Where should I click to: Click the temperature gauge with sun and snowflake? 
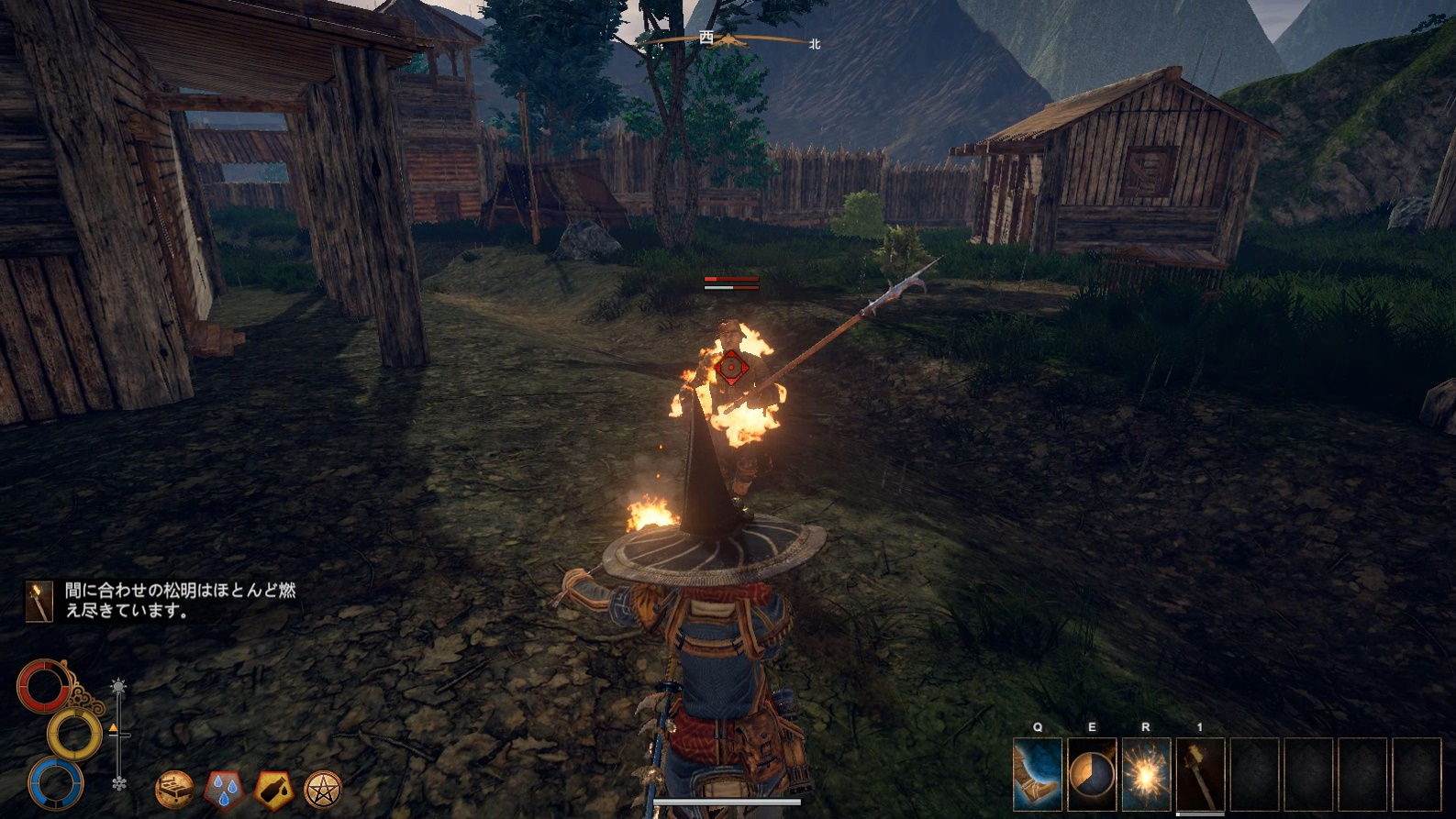tap(118, 734)
